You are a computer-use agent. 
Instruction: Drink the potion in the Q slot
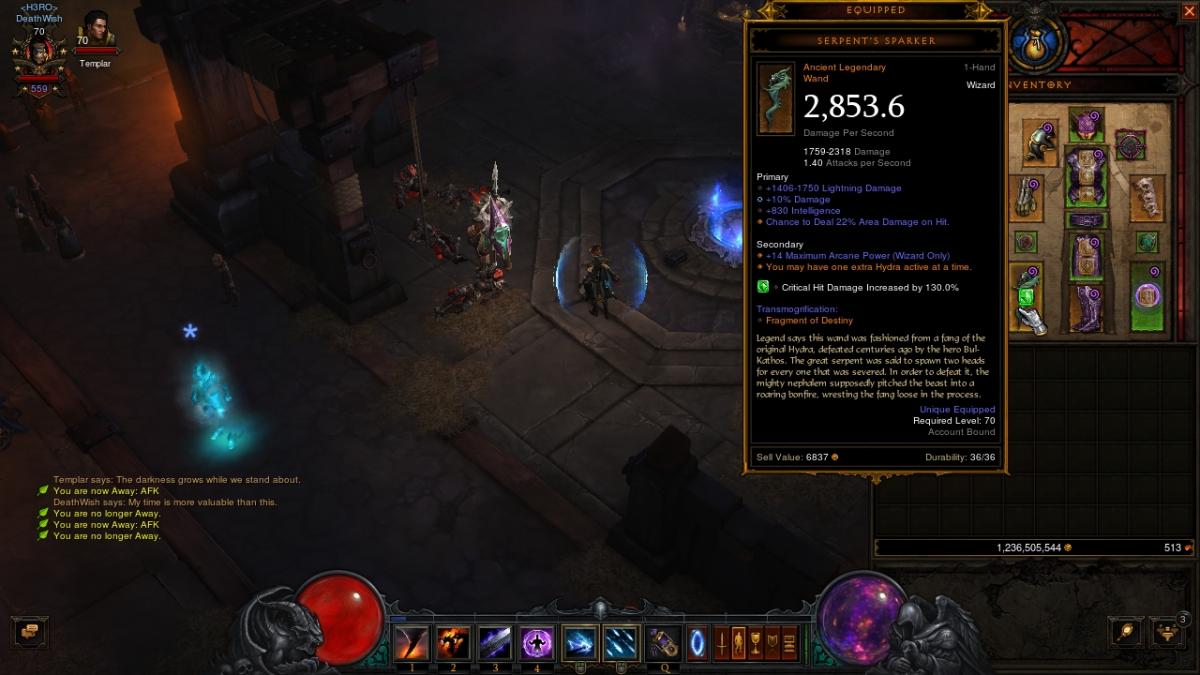(663, 642)
